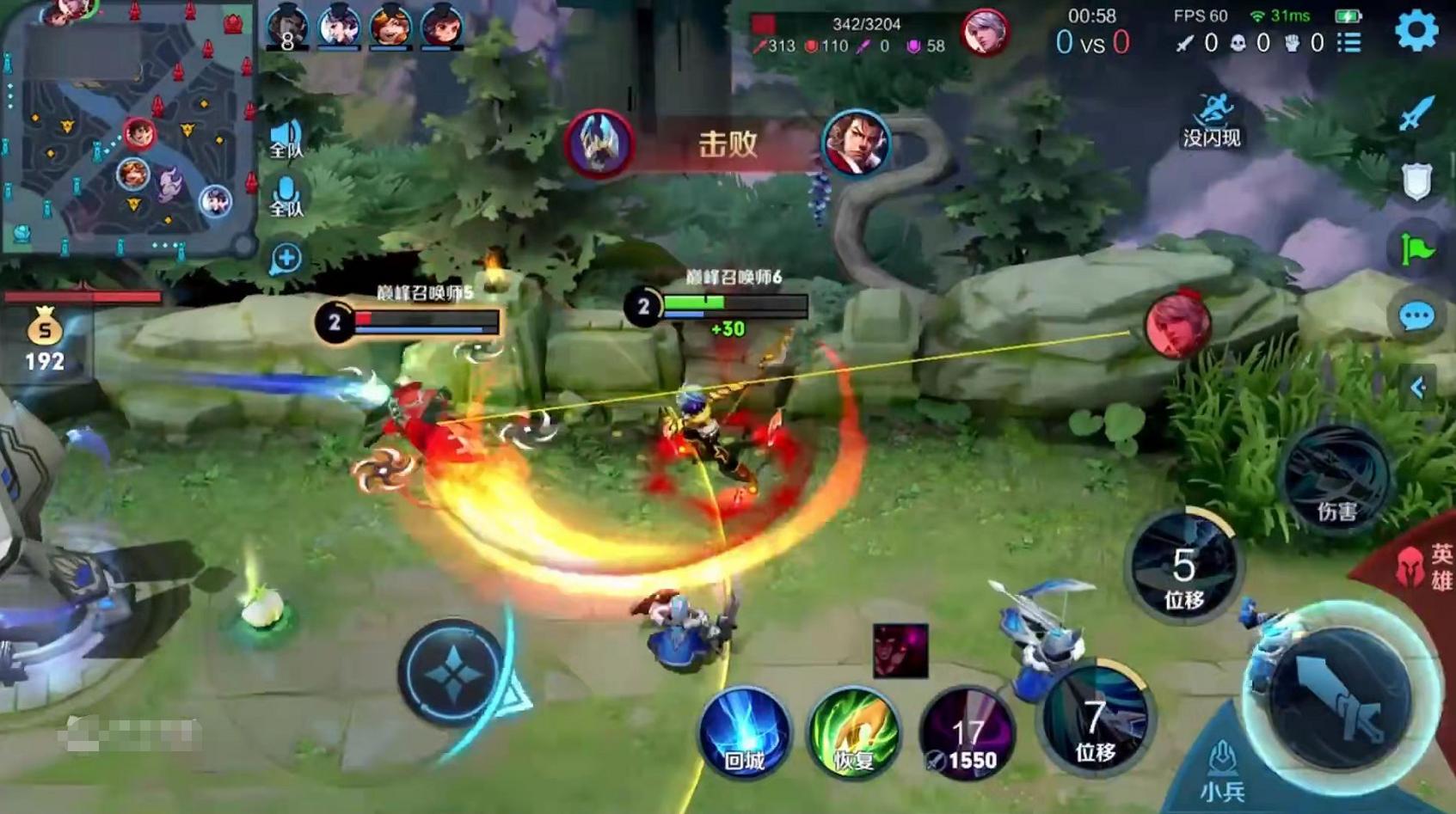
Task: Select the shield signal icon
Action: 1416,181
